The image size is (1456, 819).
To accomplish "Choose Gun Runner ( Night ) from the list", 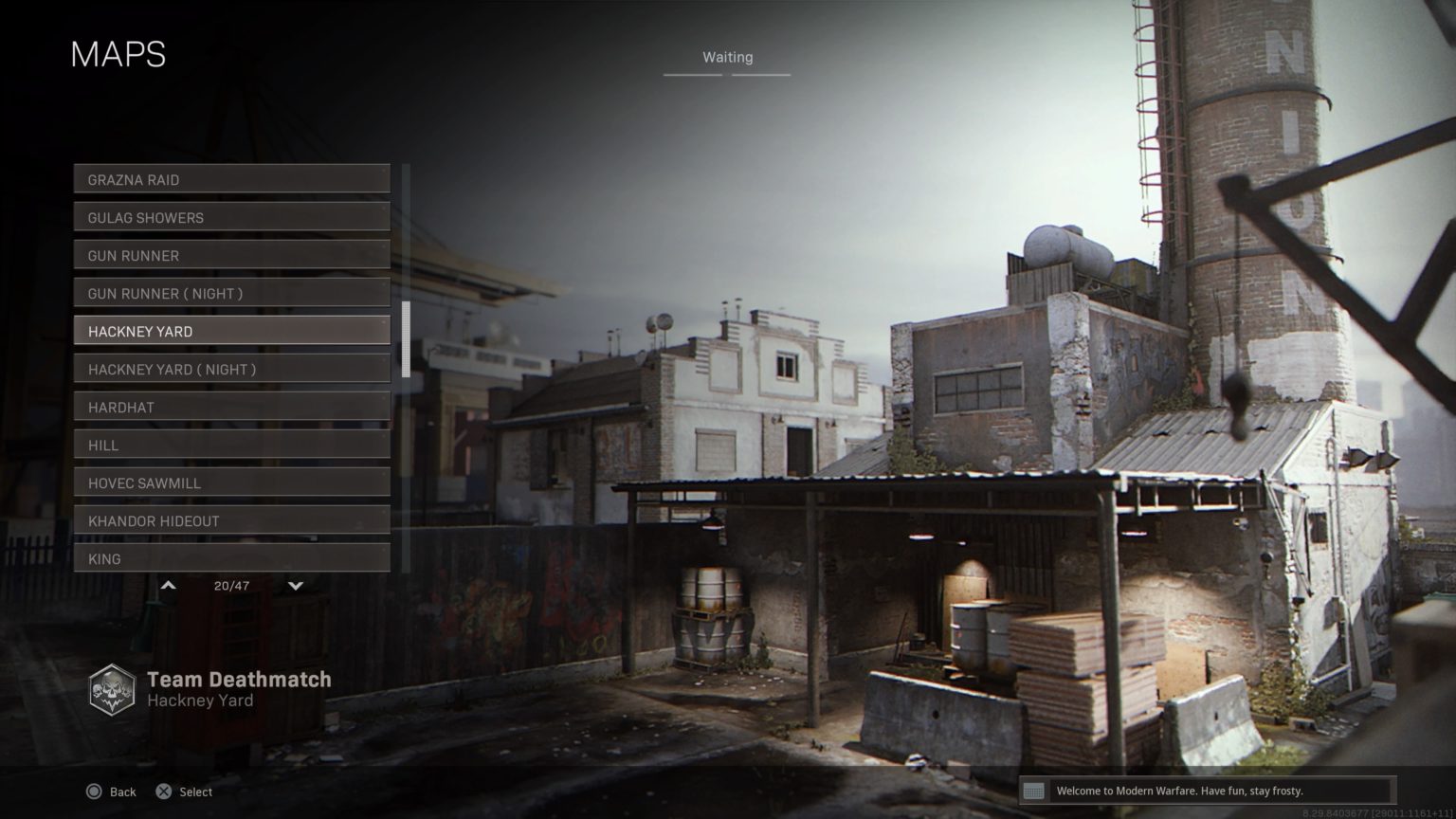I will (231, 293).
